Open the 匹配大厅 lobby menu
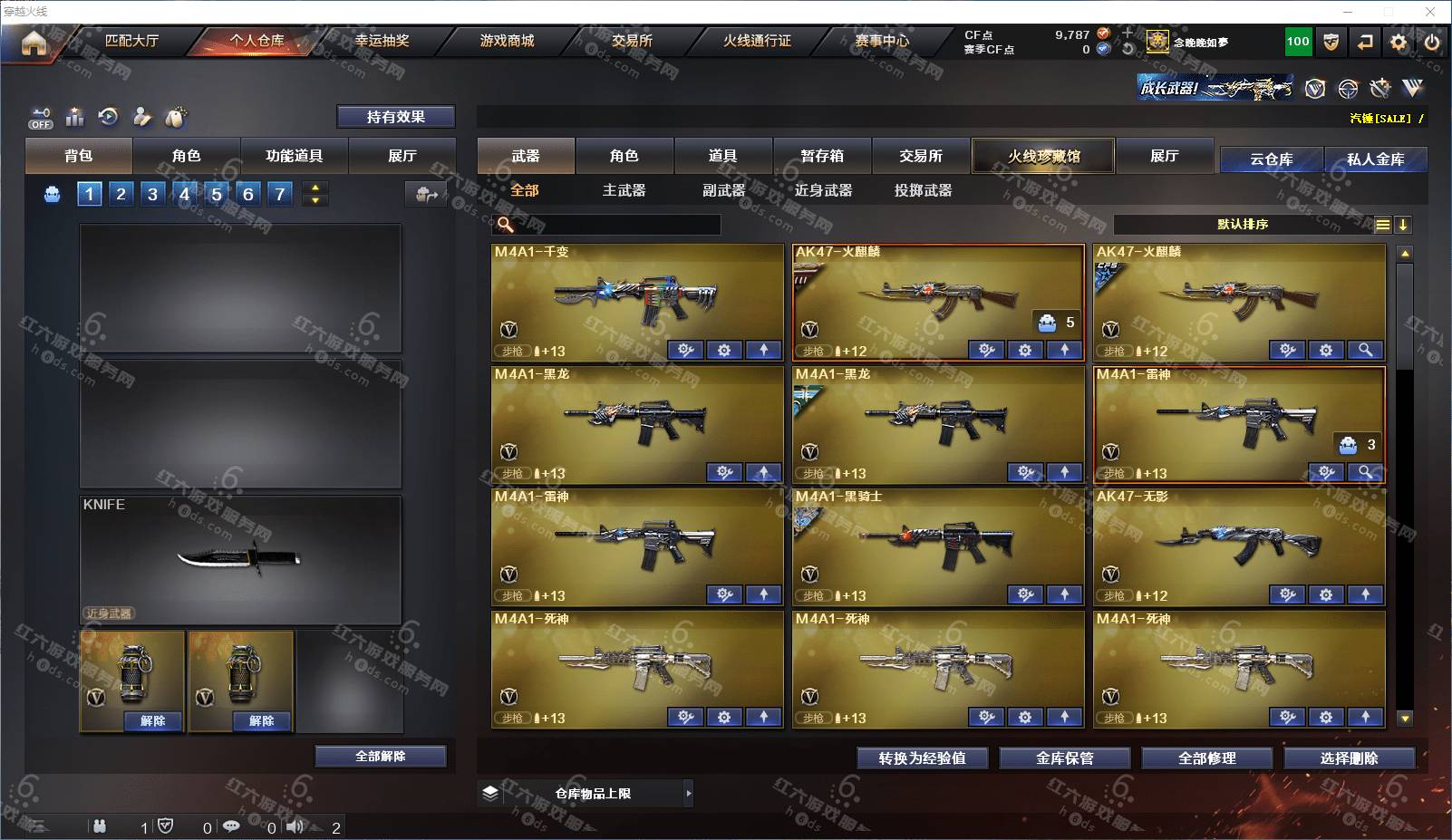1452x840 pixels. [131, 41]
